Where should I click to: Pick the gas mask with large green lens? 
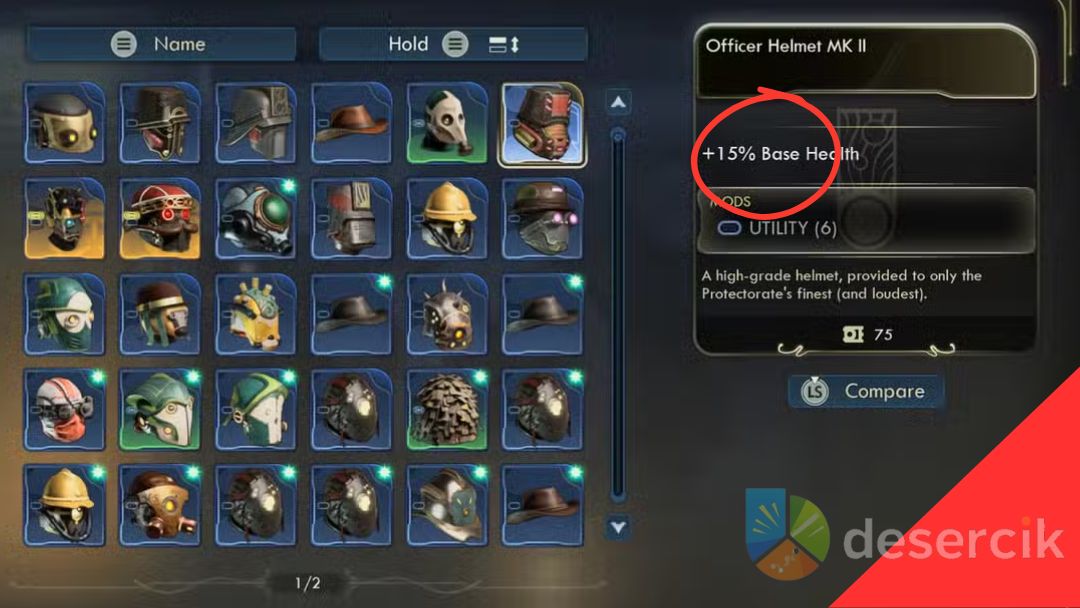(x=256, y=218)
